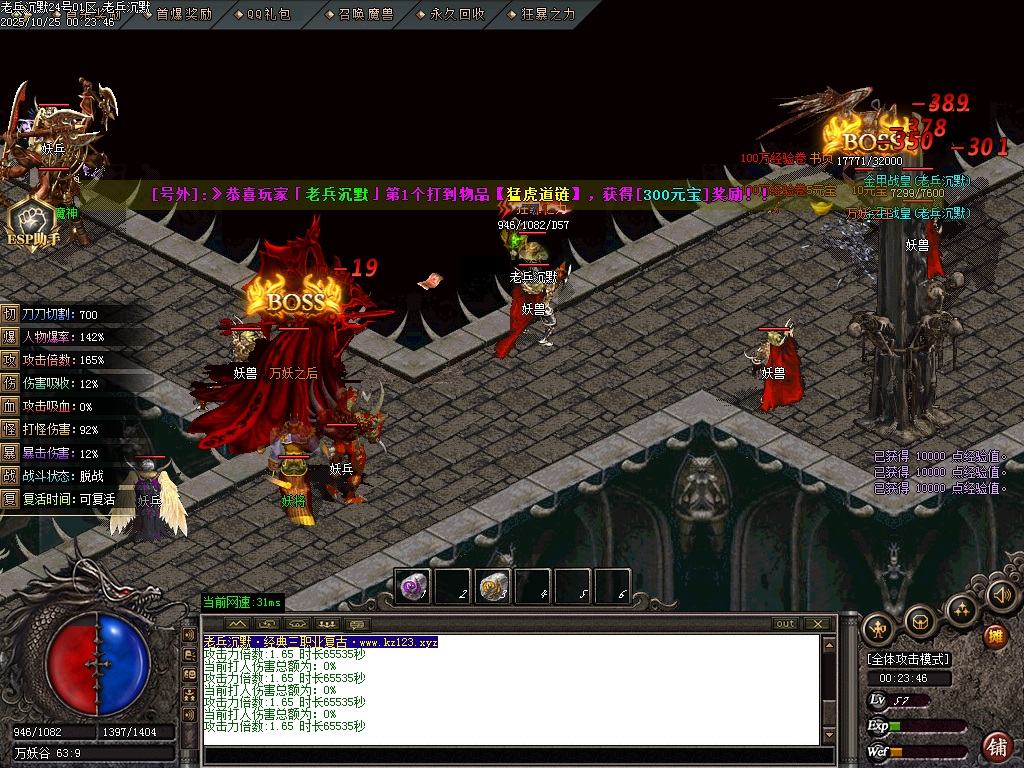Open the skills three-star round button
The width and height of the screenshot is (1024, 768).
tap(961, 609)
